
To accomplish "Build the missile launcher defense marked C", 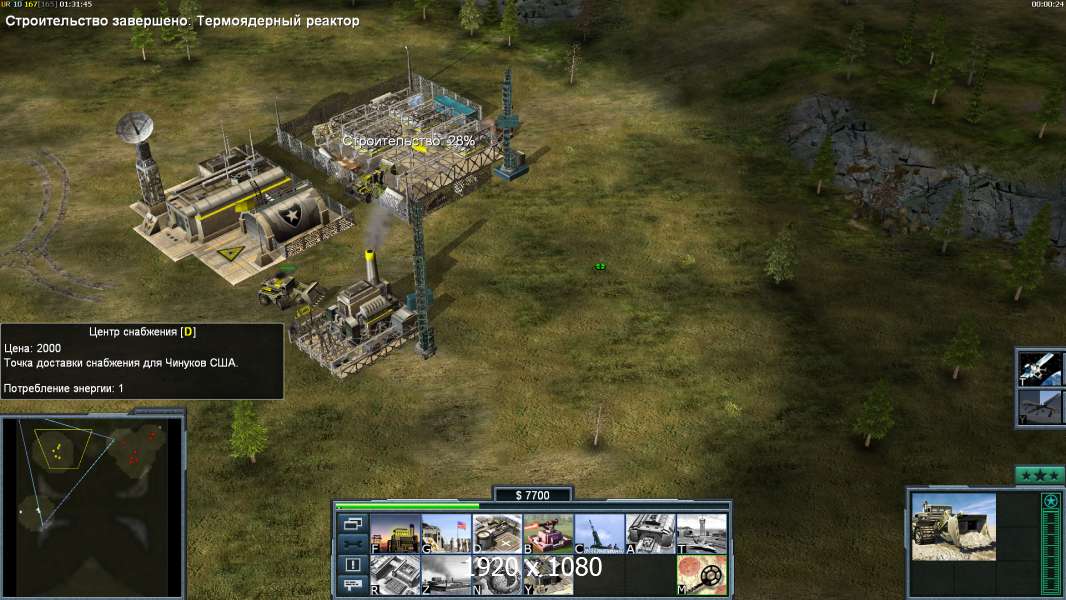I will click(x=599, y=534).
